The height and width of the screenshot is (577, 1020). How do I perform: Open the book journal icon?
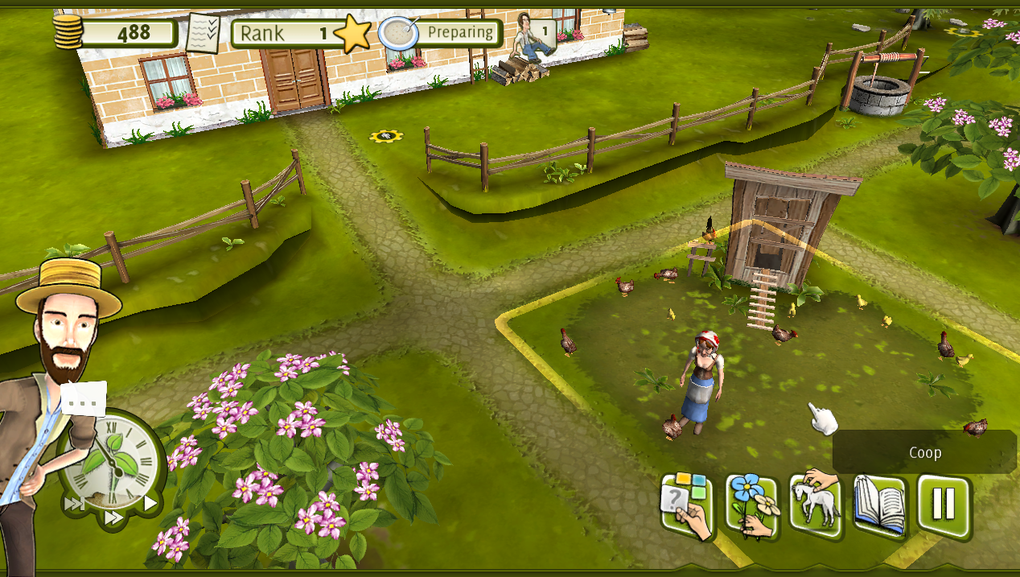click(x=880, y=505)
